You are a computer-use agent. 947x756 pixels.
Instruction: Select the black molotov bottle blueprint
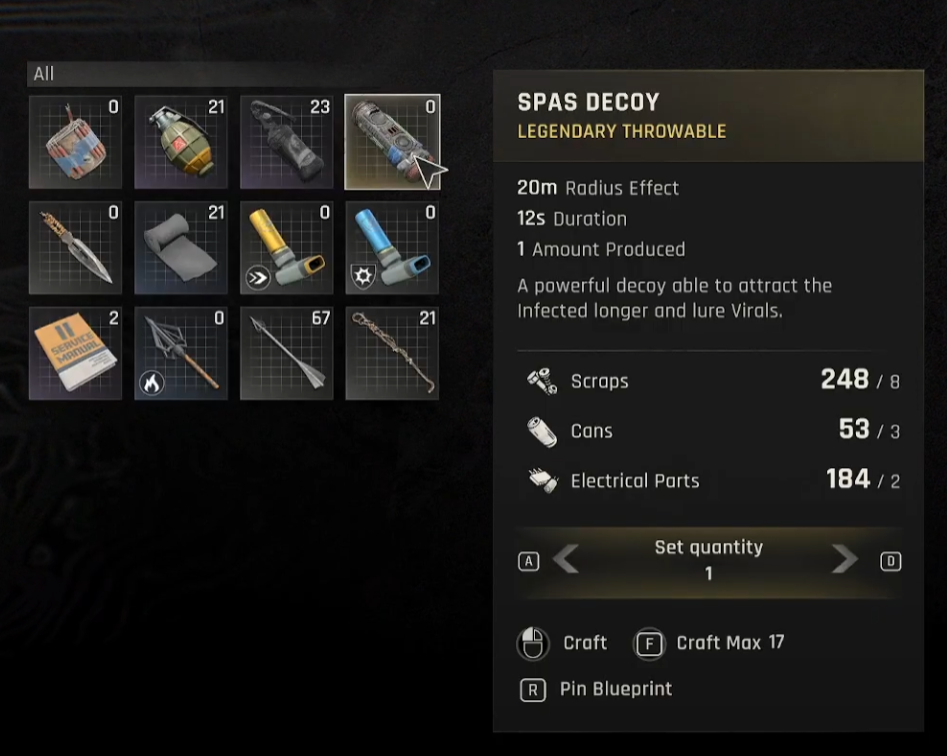(286, 142)
